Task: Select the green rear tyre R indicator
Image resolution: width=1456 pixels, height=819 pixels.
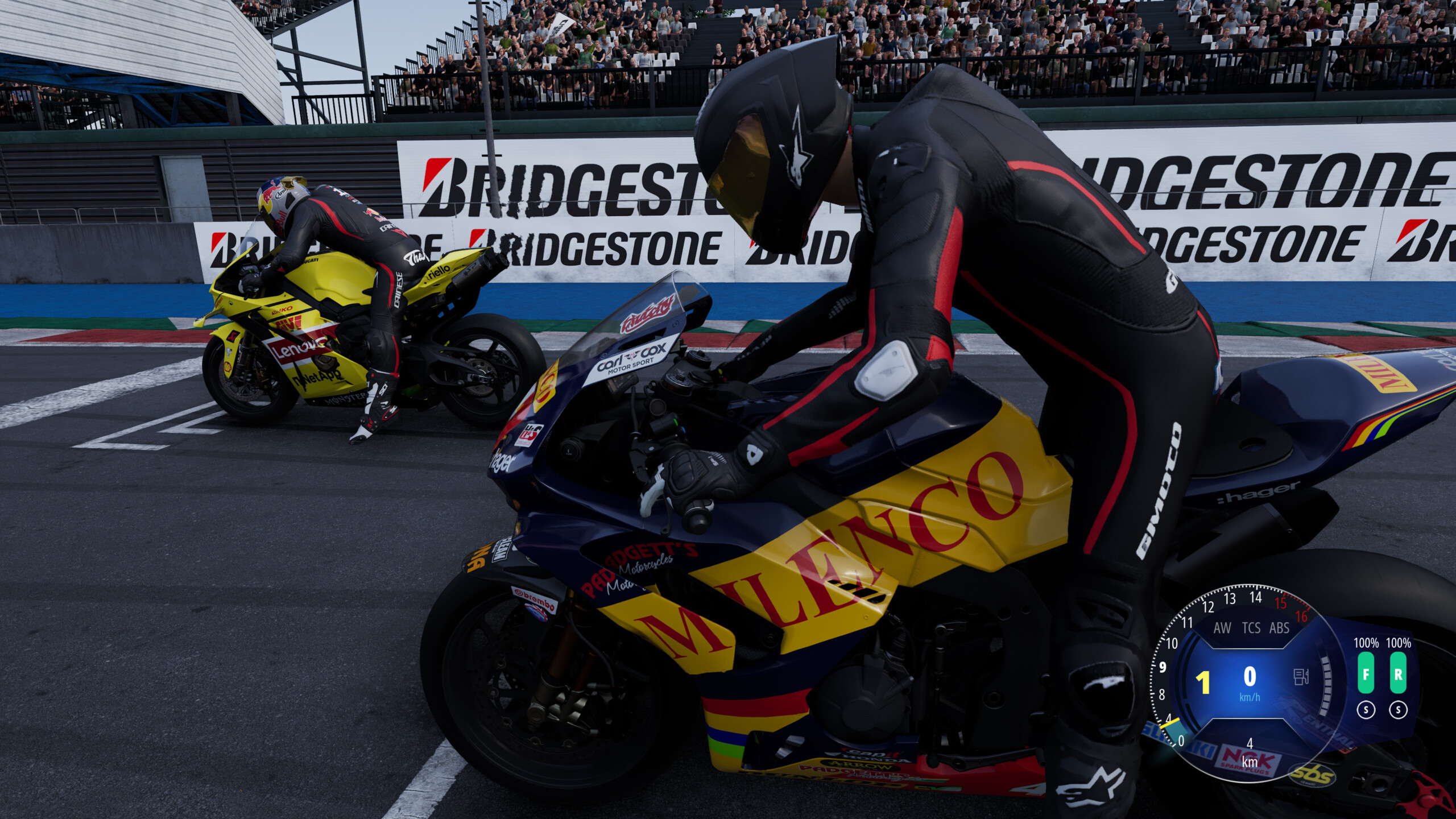Action: tap(1399, 673)
